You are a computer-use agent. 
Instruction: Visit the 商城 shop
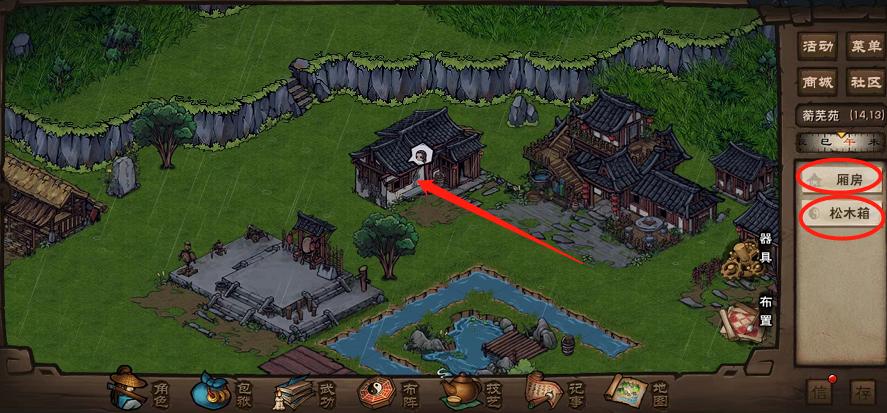(x=819, y=82)
